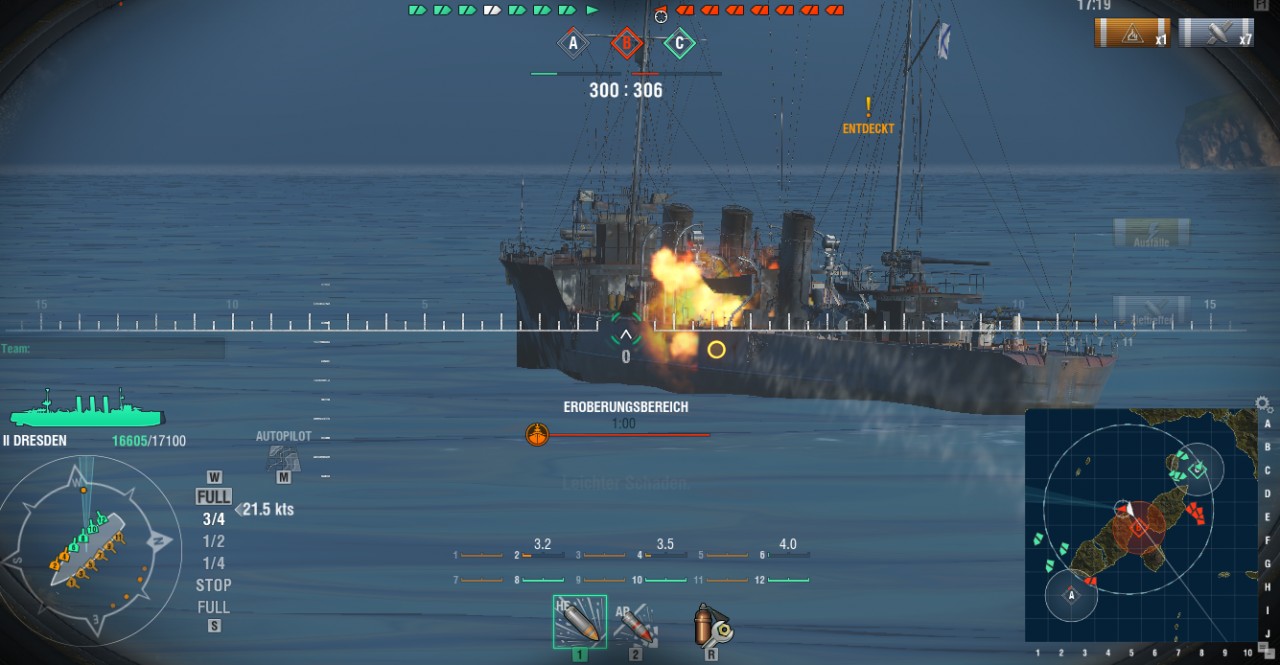
Task: Set throttle to 1/4 speed
Action: 214,563
